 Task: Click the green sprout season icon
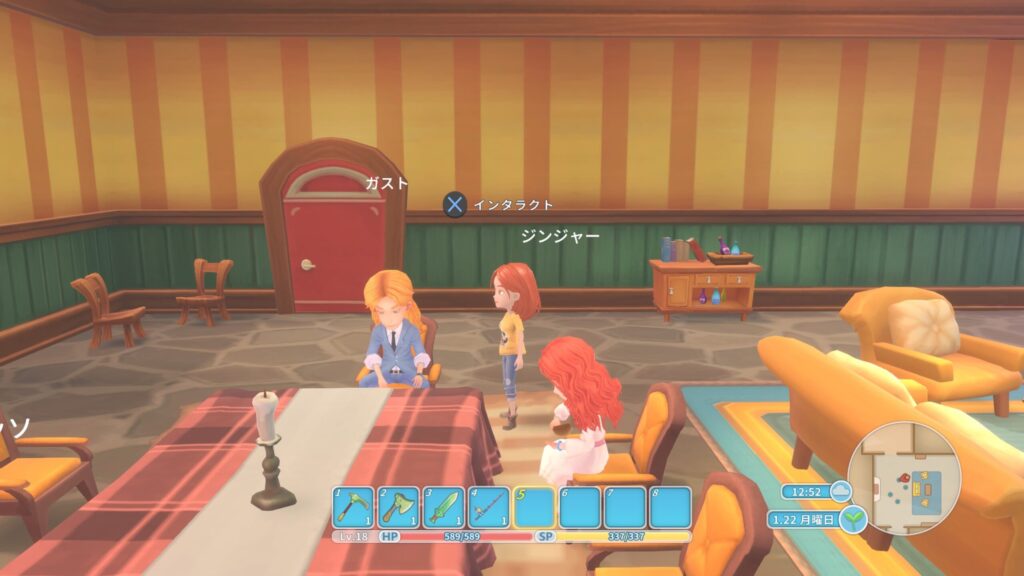coord(853,519)
